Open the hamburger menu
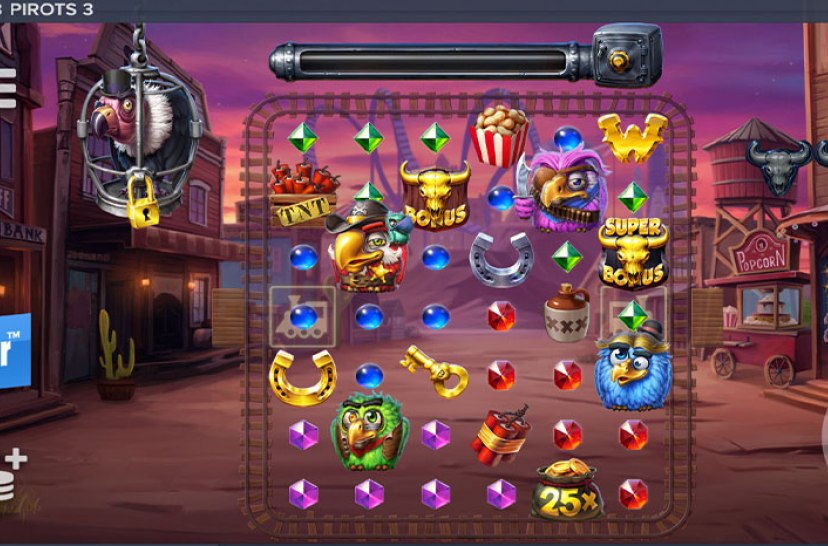The image size is (828, 546). (6, 88)
